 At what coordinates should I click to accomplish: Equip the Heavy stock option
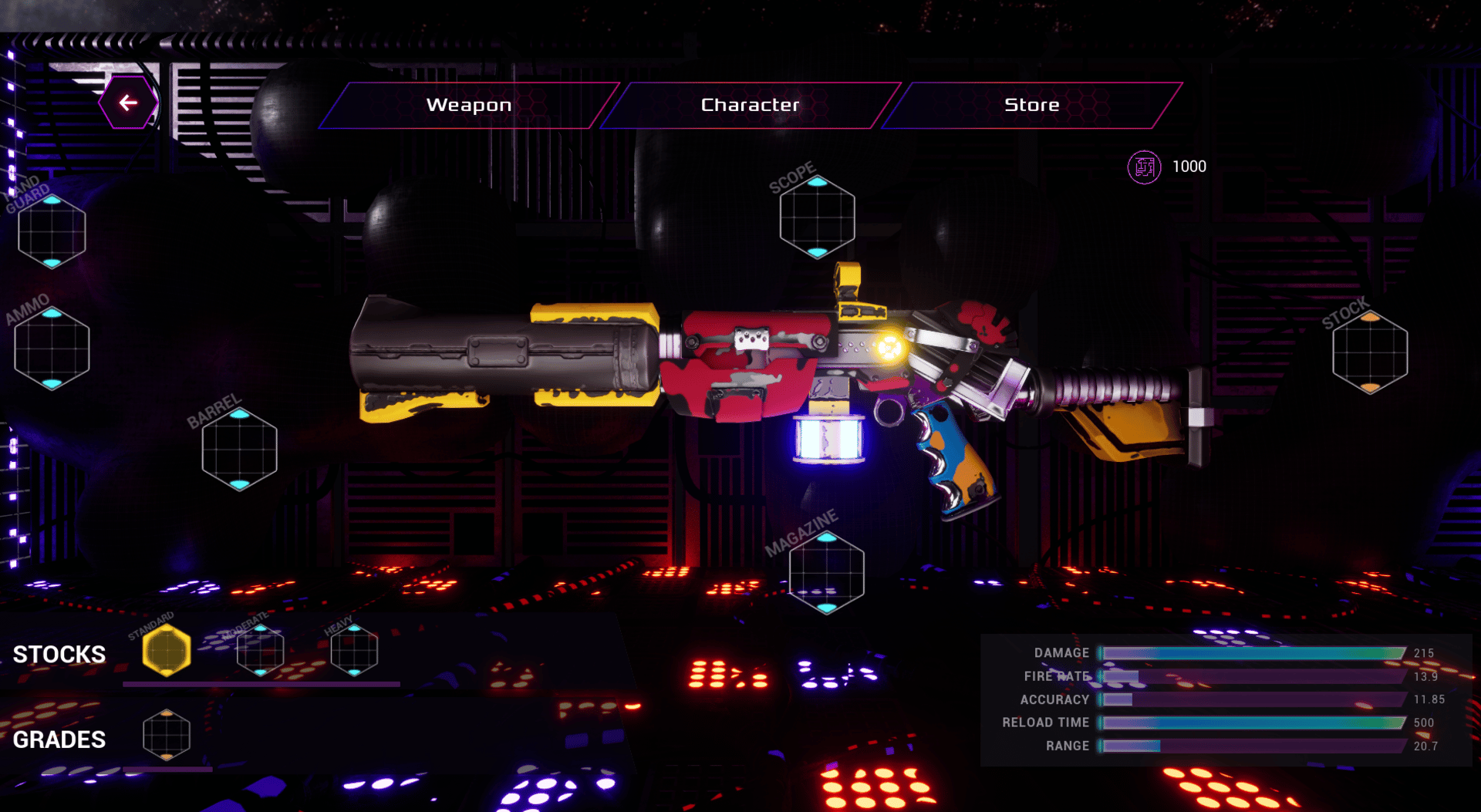(x=354, y=651)
